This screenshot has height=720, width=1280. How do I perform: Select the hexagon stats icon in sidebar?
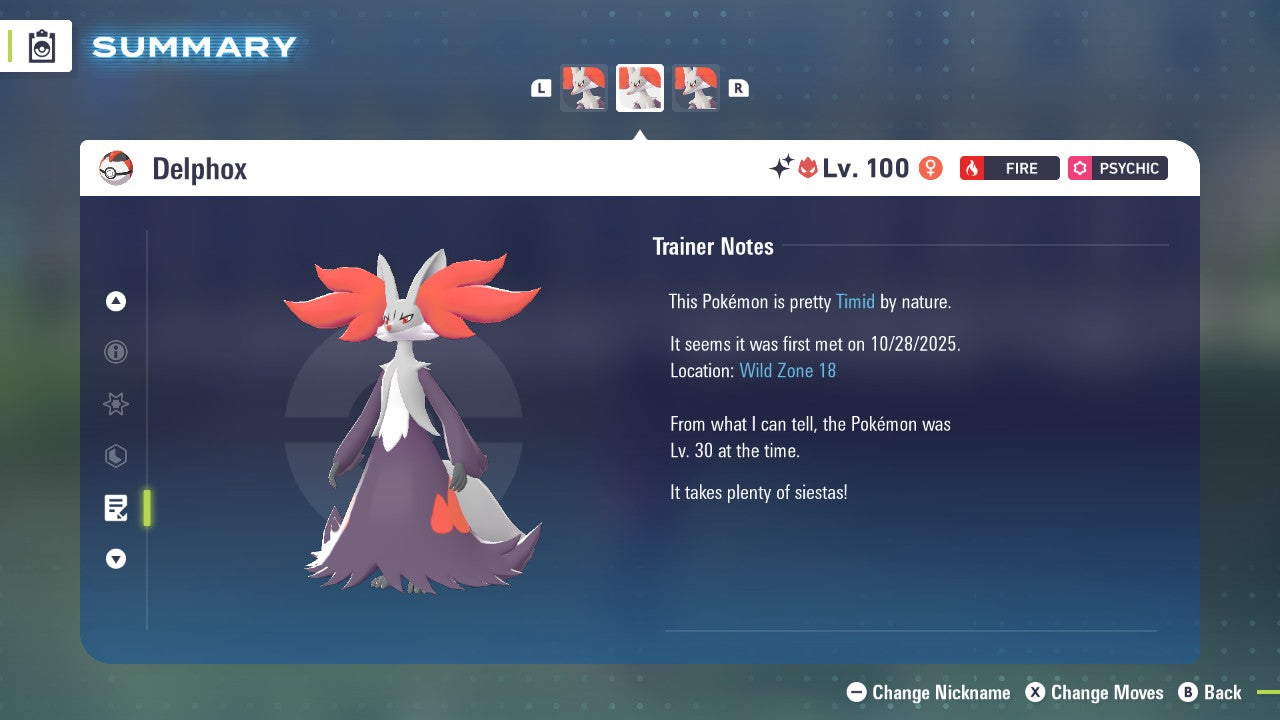116,456
